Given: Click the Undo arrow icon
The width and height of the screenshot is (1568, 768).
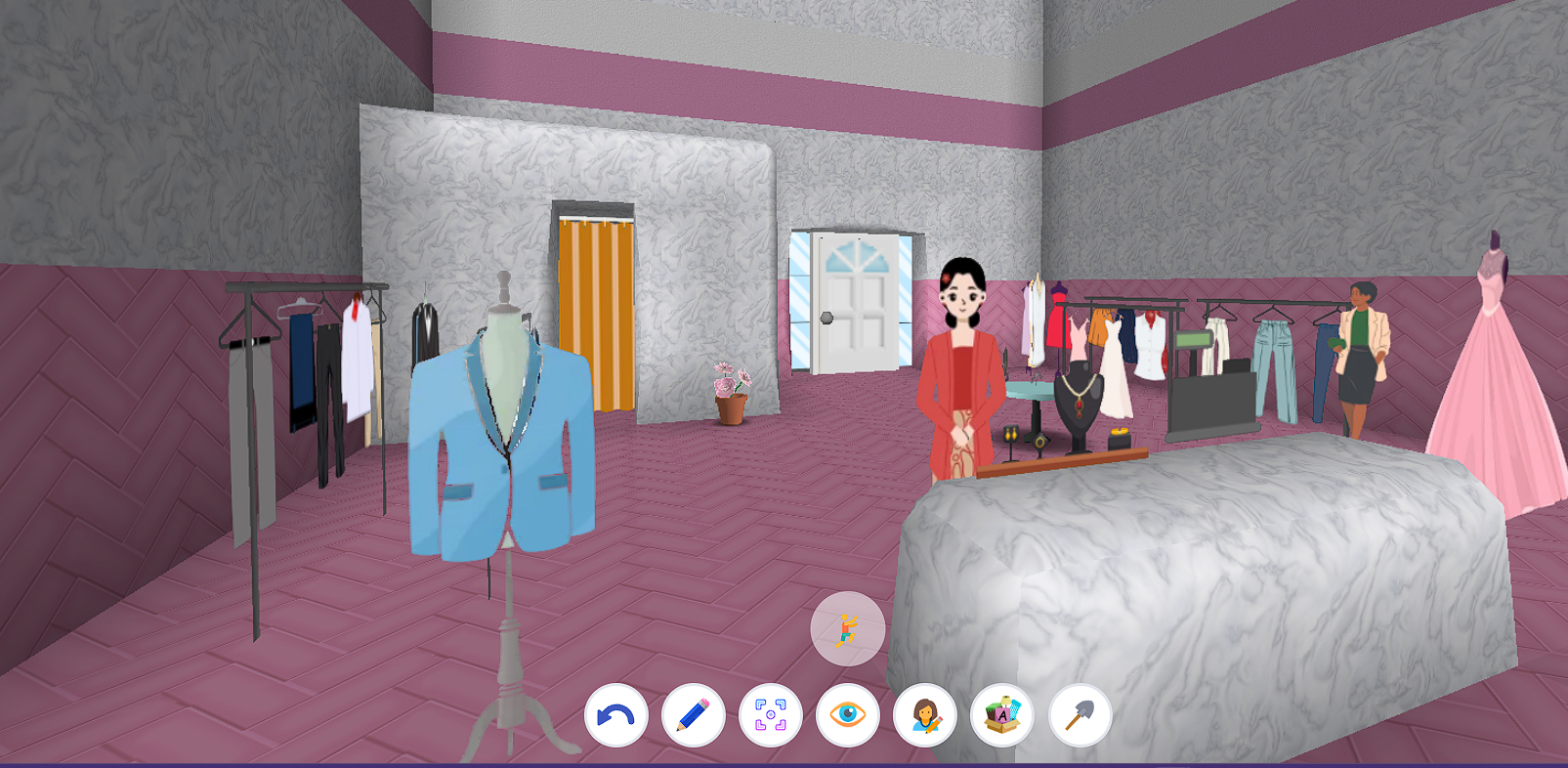Looking at the screenshot, I should [x=615, y=717].
